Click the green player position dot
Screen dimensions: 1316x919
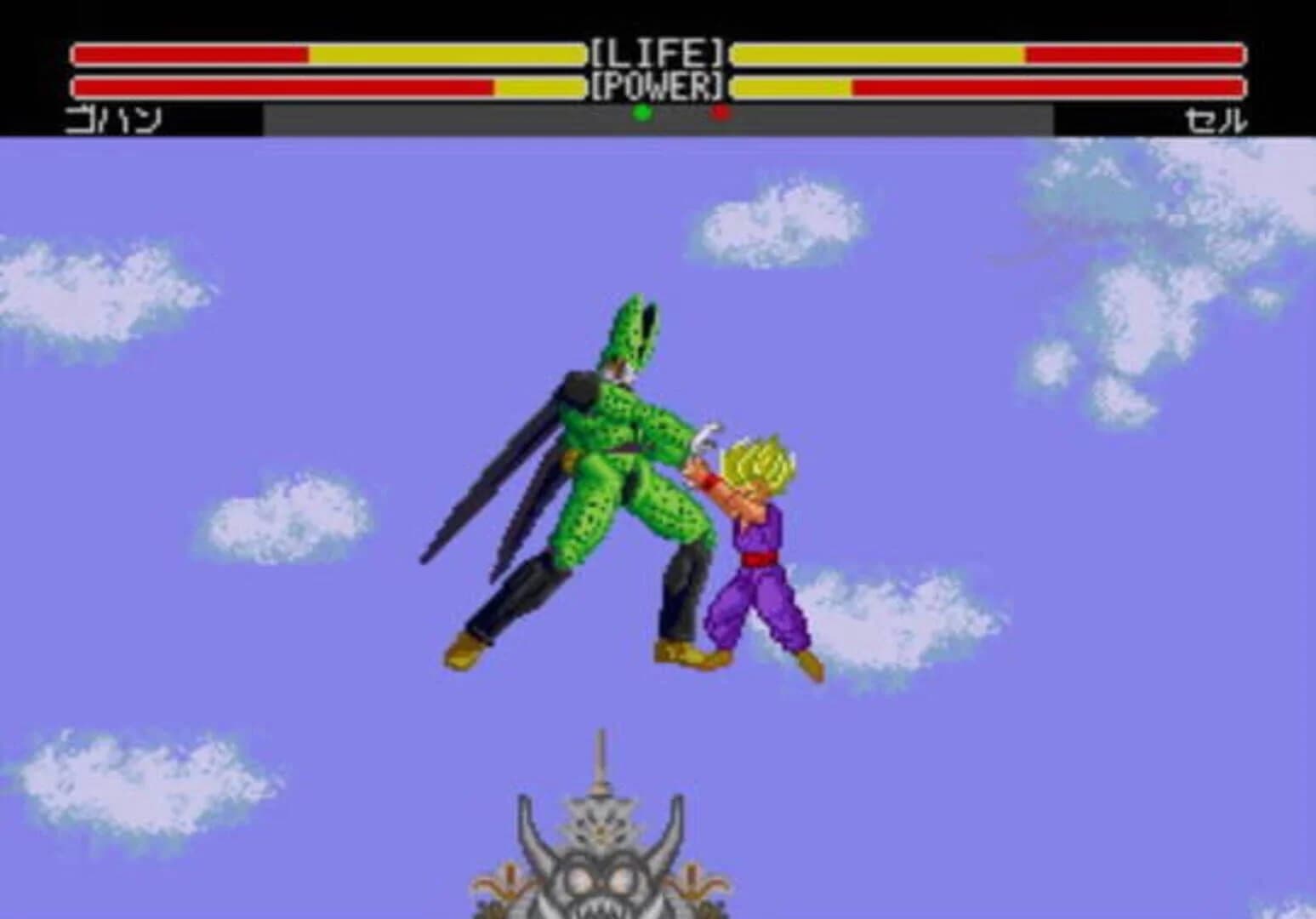(x=643, y=111)
